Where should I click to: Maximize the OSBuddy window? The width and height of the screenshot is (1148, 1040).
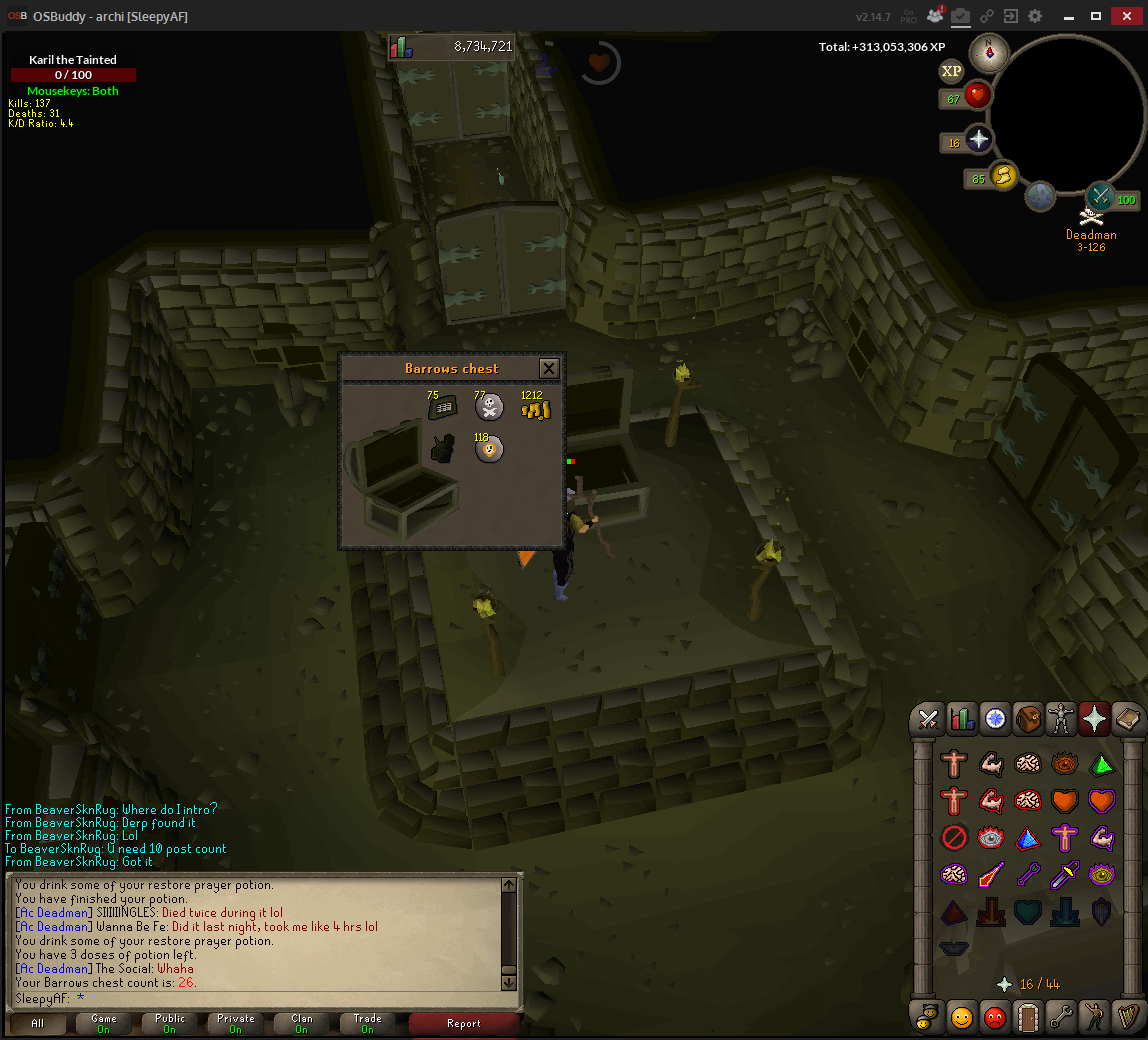click(1095, 16)
